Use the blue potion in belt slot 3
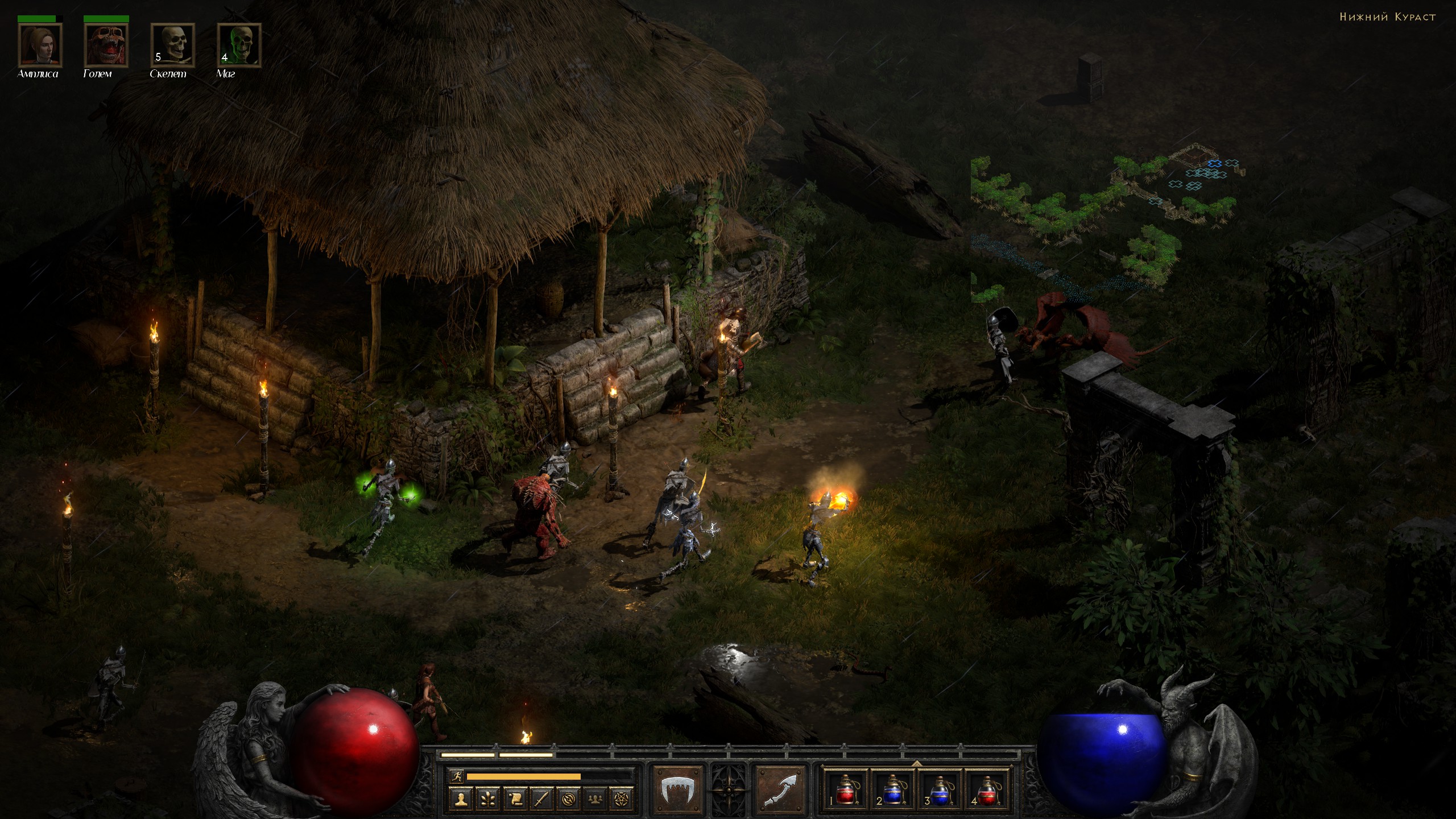 pyautogui.click(x=940, y=789)
